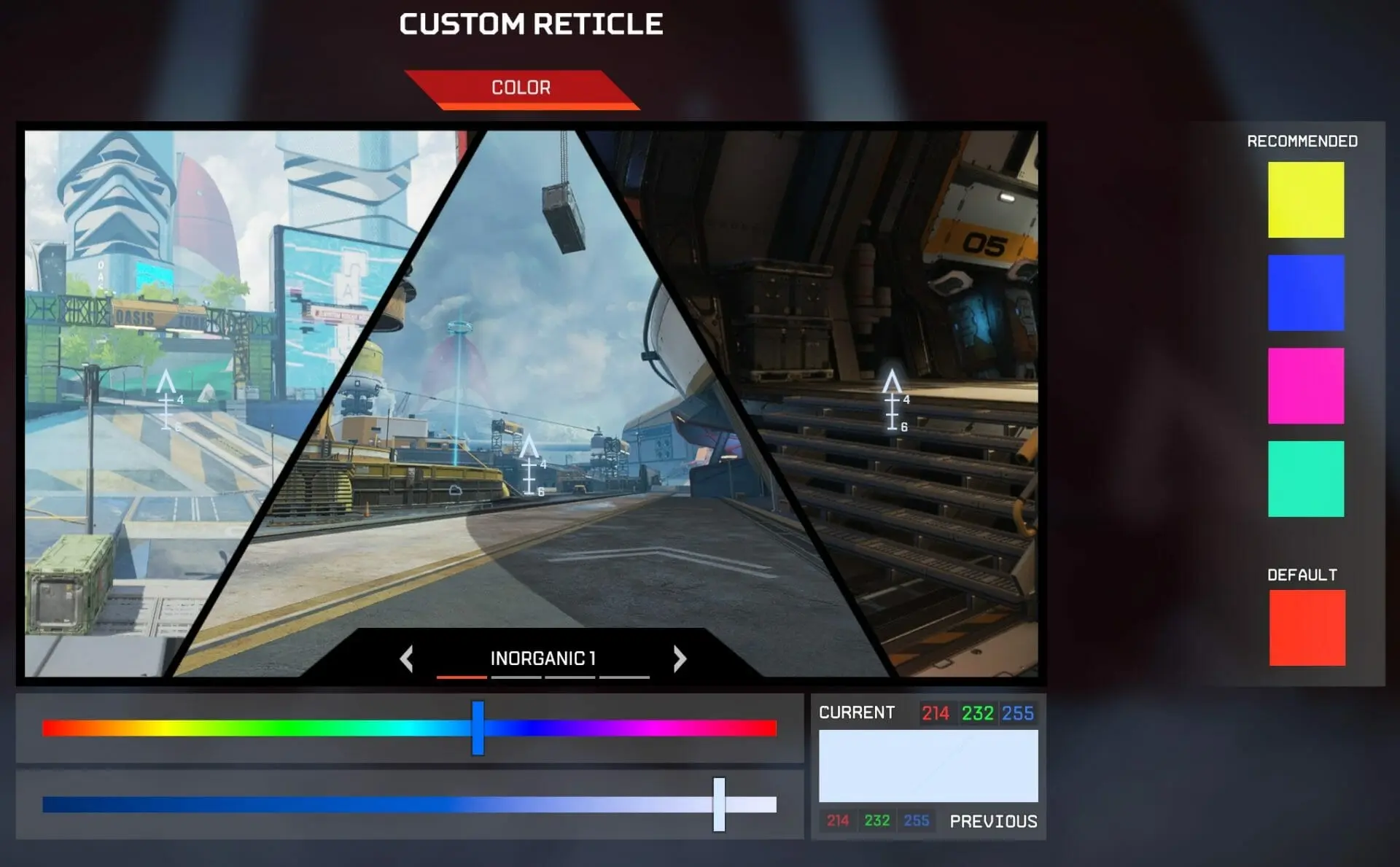Click the left arrow to view previous reticle scene
1400x867 pixels.
coord(406,658)
